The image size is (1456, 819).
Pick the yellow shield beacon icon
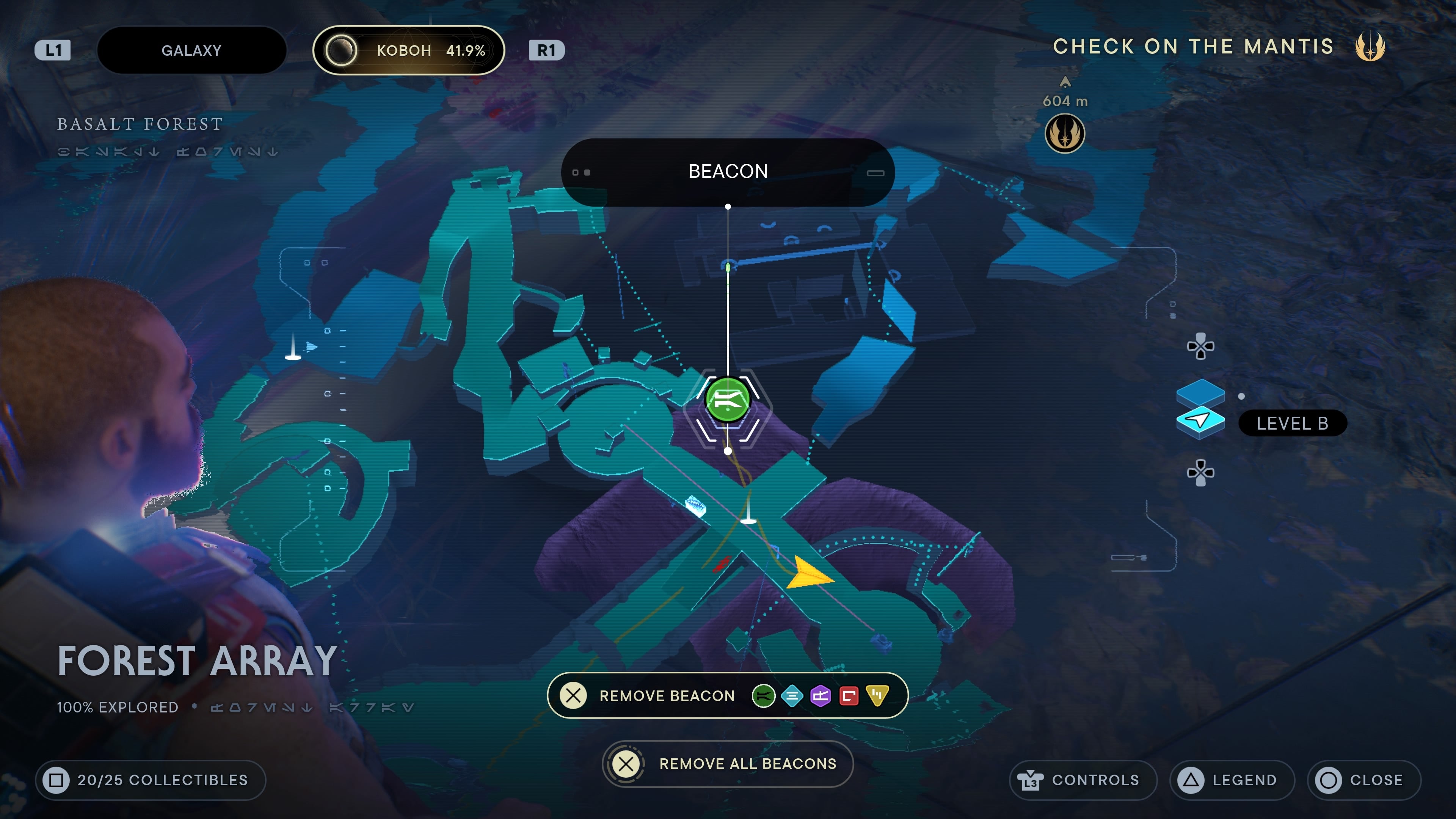[877, 696]
